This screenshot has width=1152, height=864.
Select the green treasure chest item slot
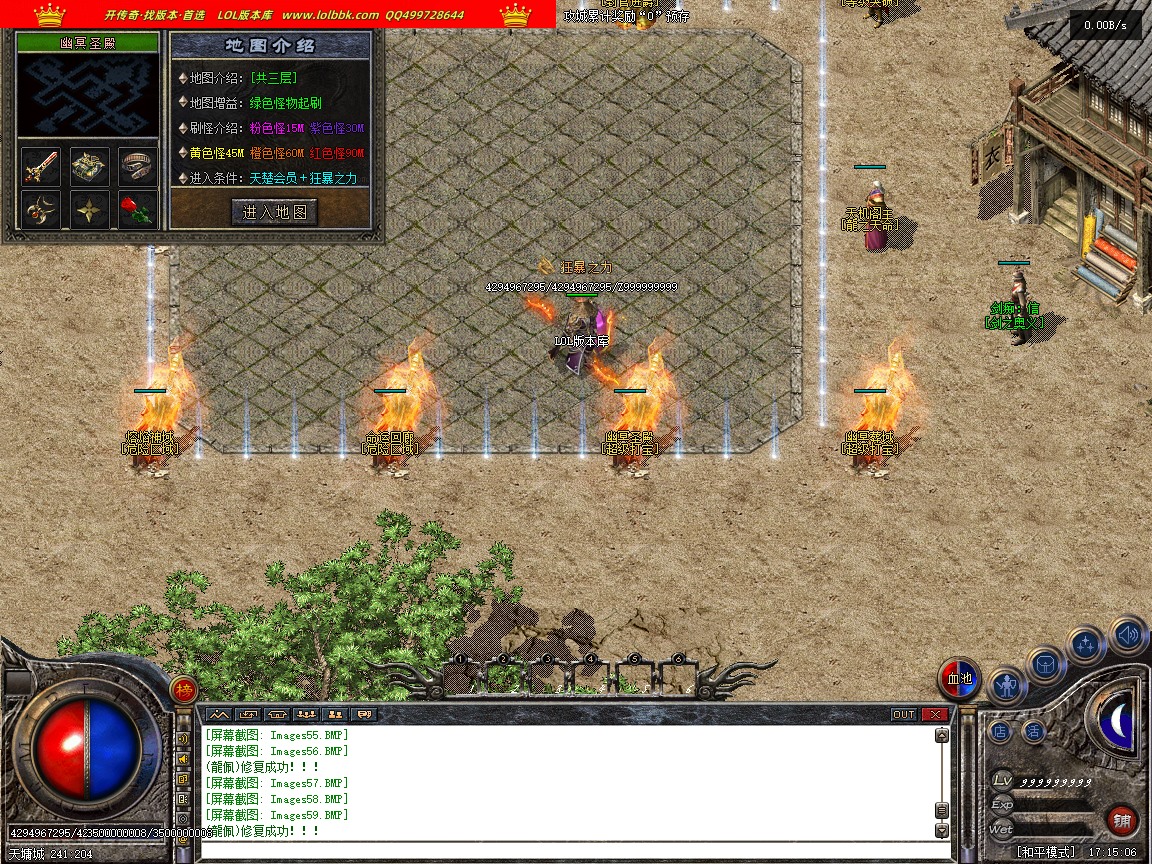click(x=90, y=167)
